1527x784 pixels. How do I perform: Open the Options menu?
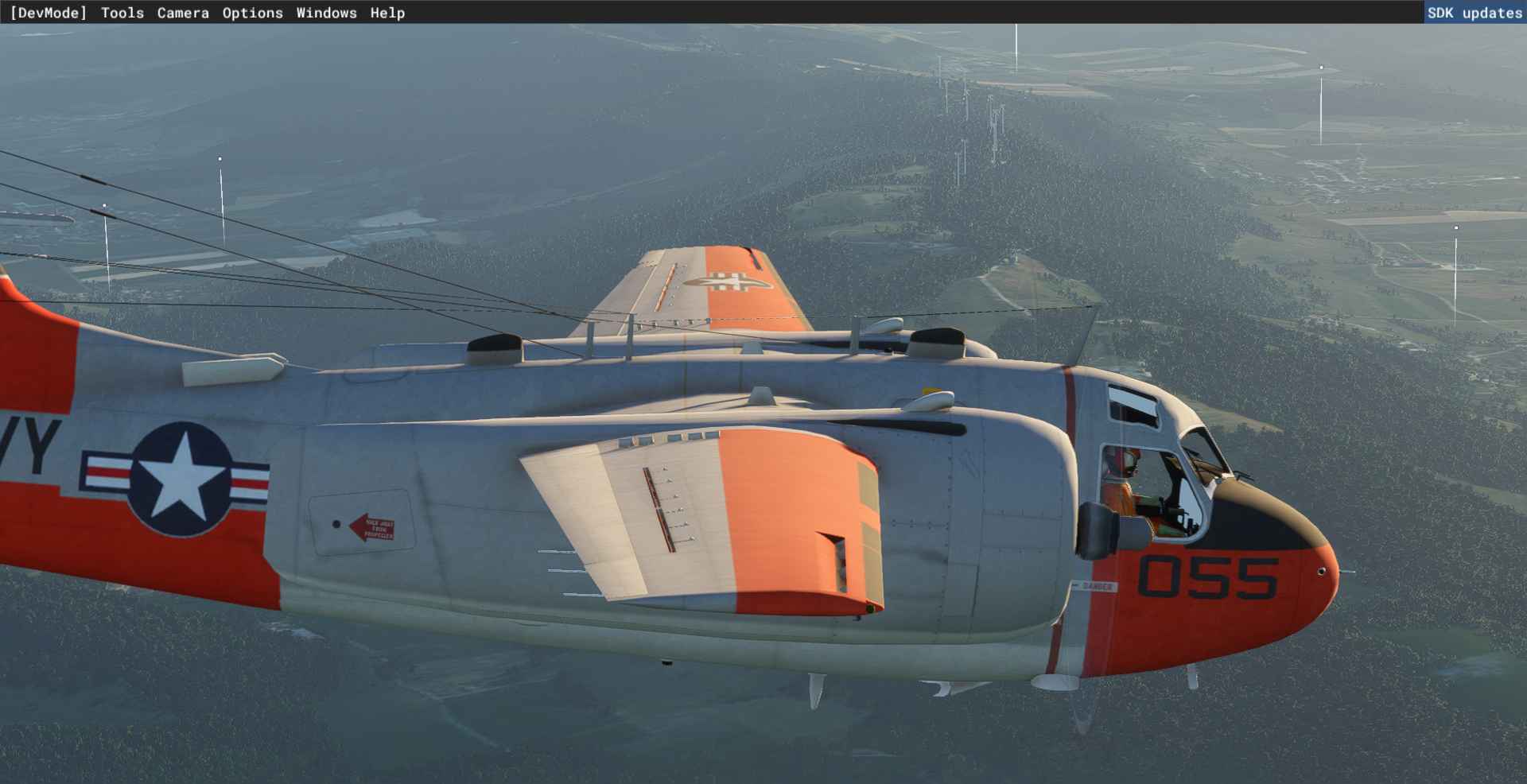click(252, 13)
